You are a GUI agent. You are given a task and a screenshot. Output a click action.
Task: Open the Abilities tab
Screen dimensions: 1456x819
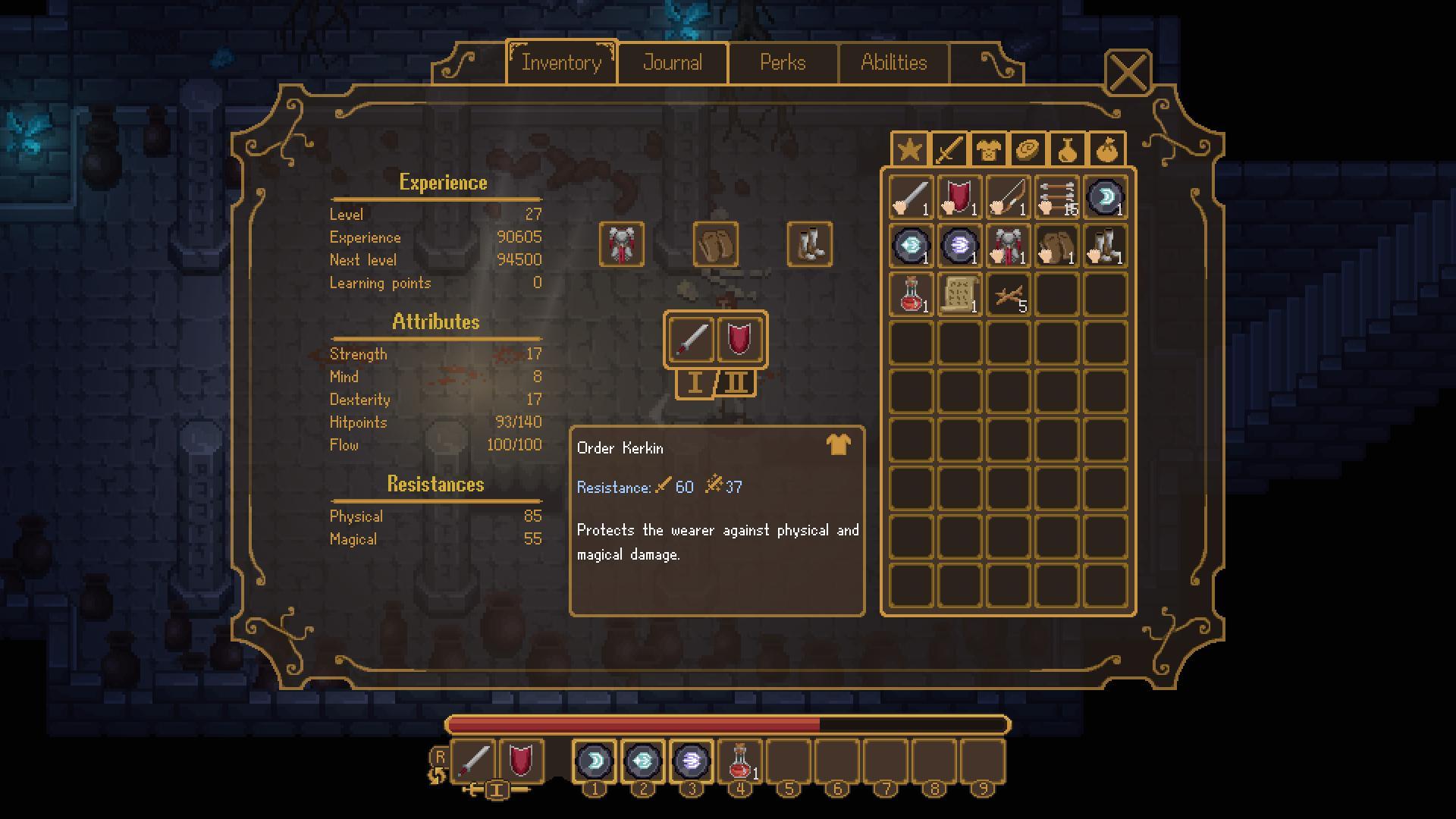tap(894, 62)
